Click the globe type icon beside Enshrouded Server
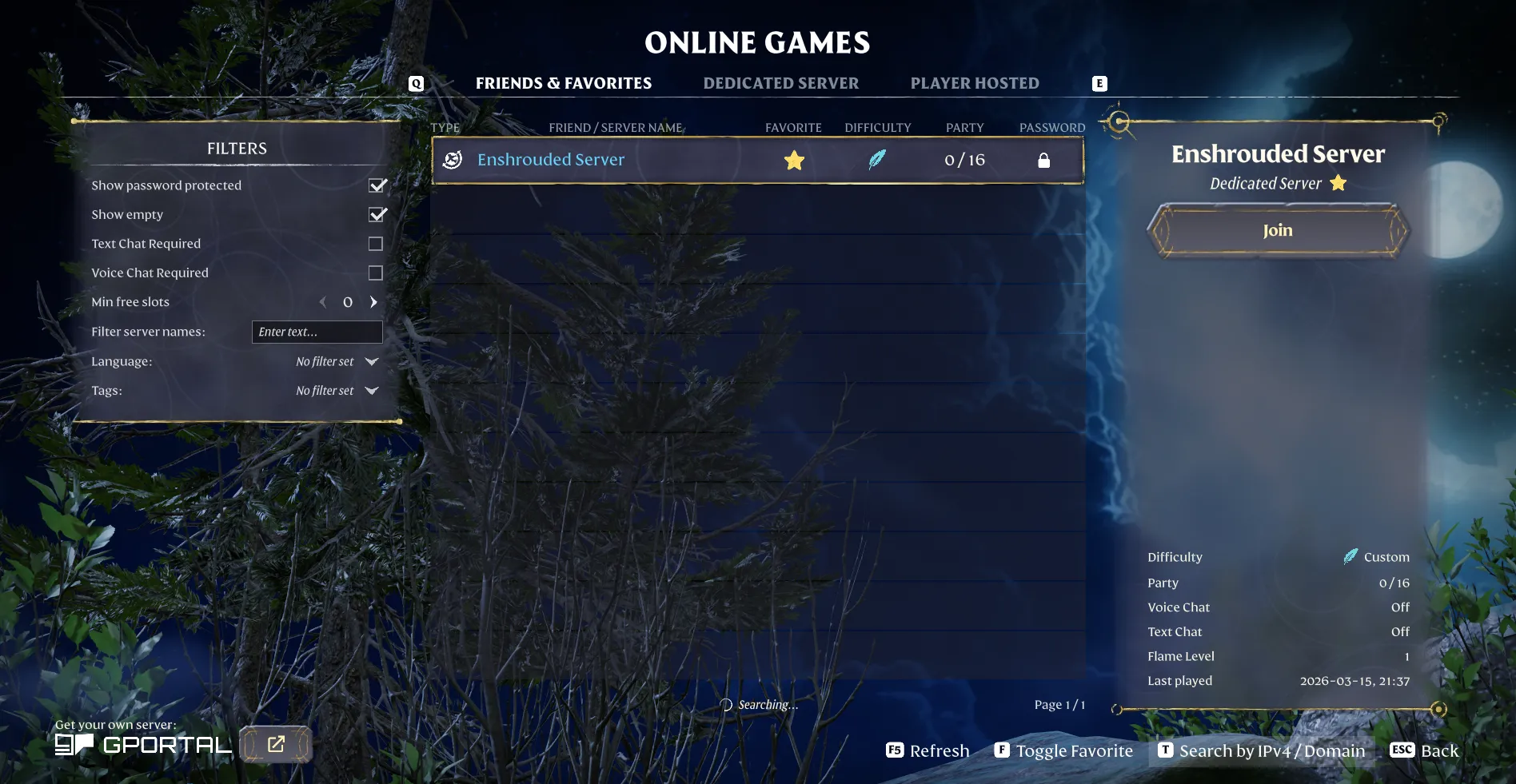Screen dimensions: 1516x784 (453, 159)
